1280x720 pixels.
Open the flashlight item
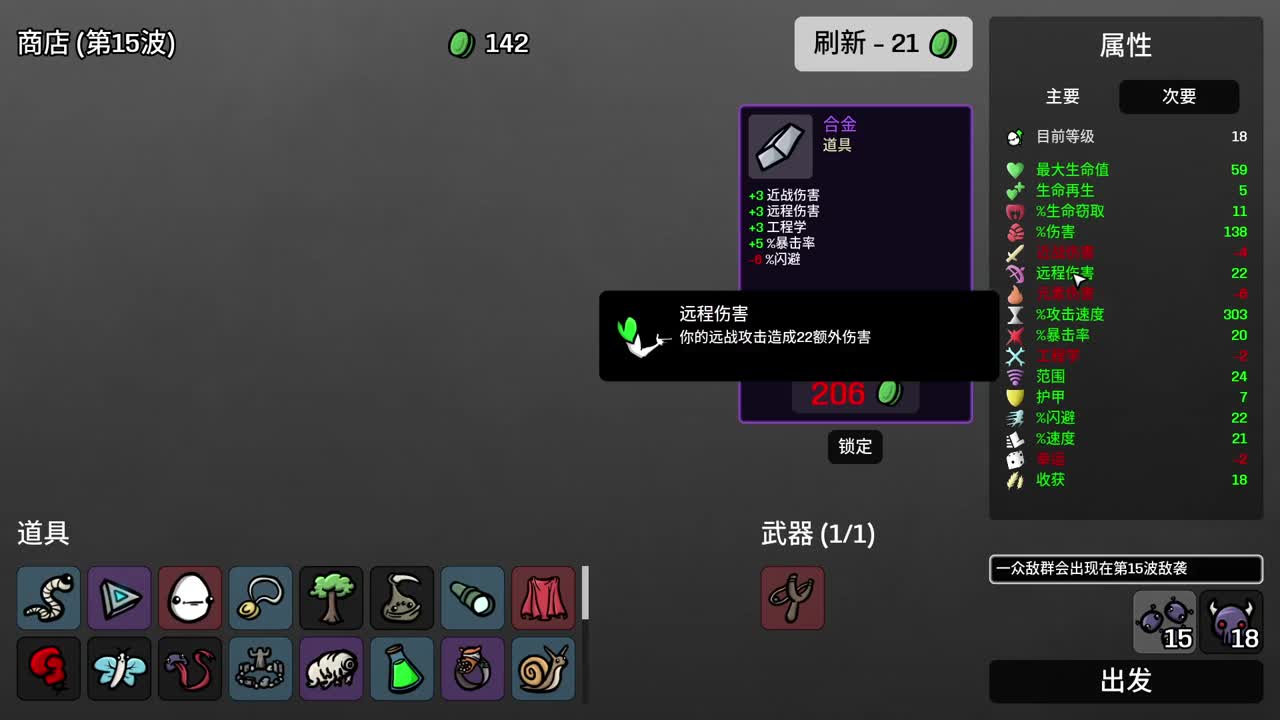[472, 598]
